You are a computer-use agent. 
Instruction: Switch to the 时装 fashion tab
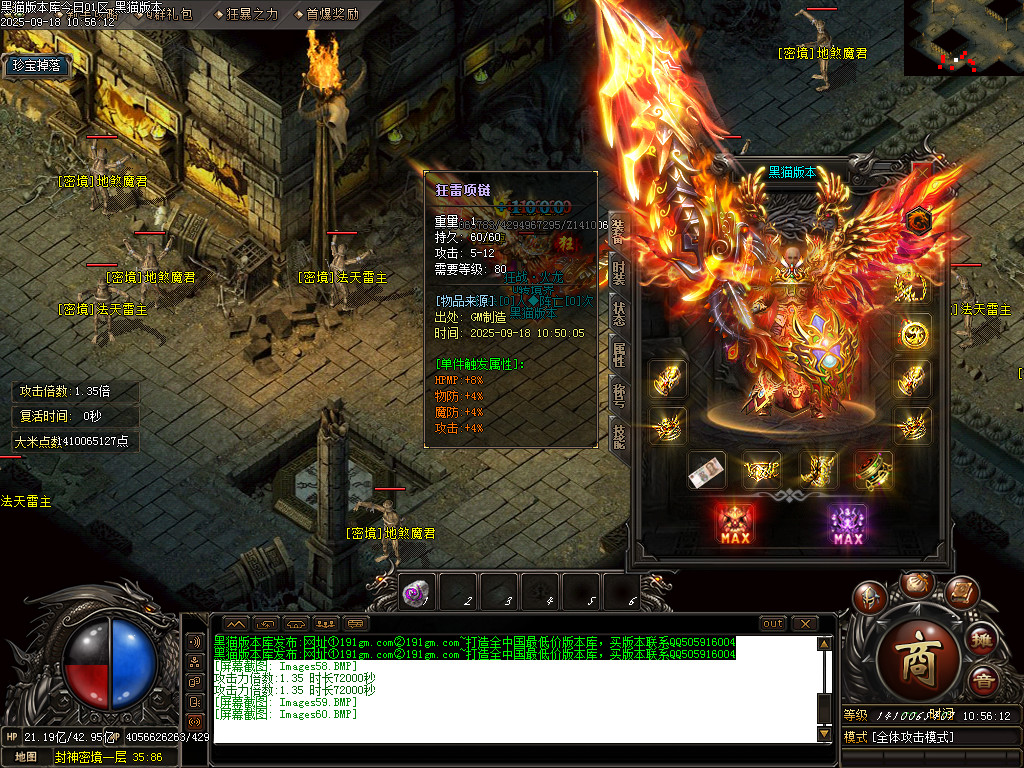pos(618,272)
